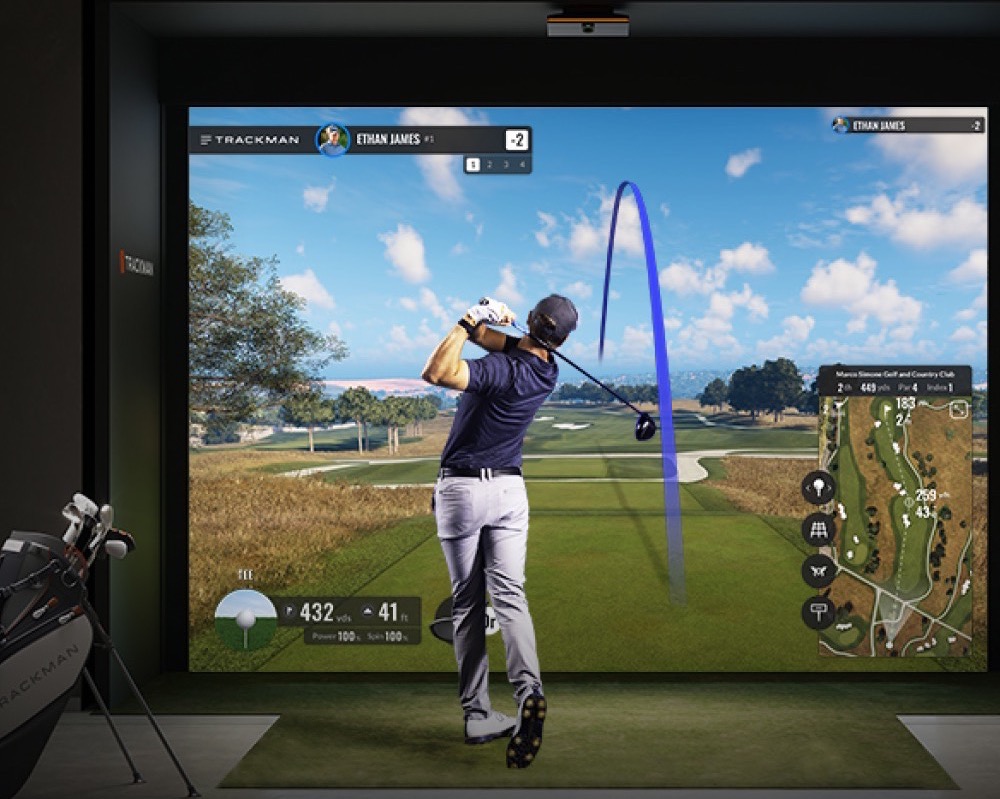Viewport: 1000px width, 799px height.
Task: Click the Ethan James scoreboard entry top right
Action: point(907,126)
